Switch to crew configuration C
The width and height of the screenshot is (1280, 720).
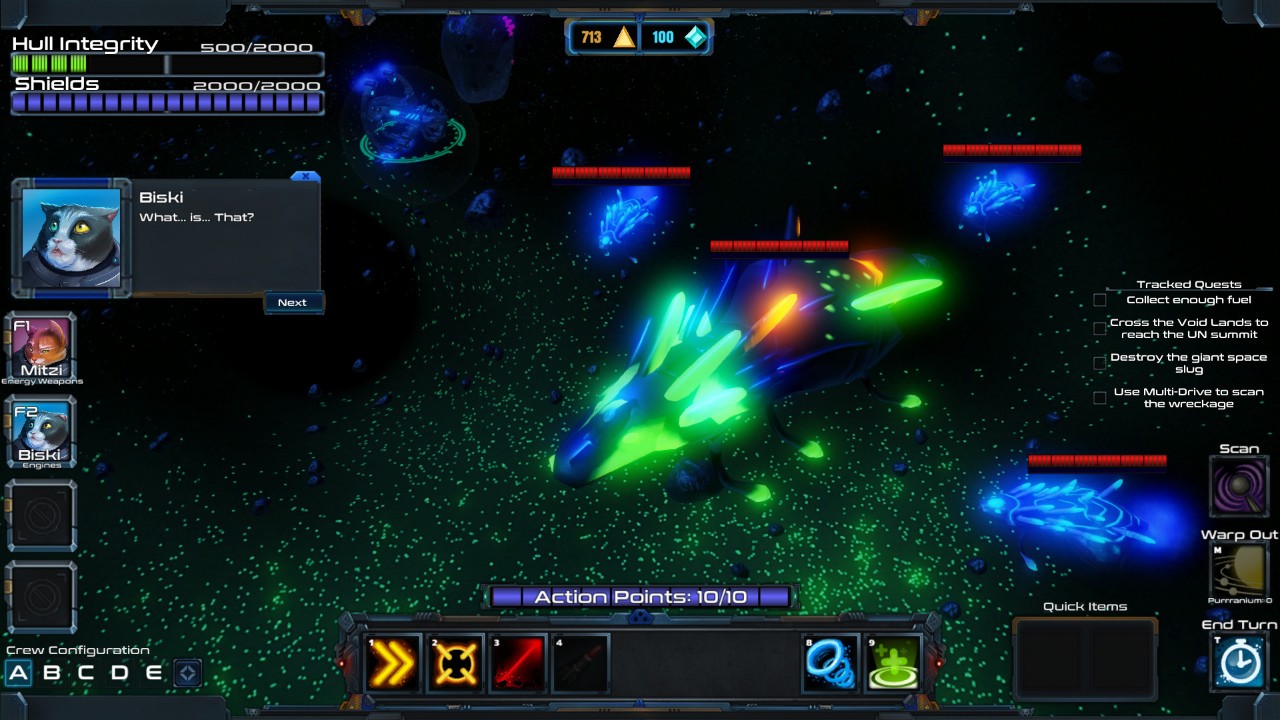coord(86,673)
